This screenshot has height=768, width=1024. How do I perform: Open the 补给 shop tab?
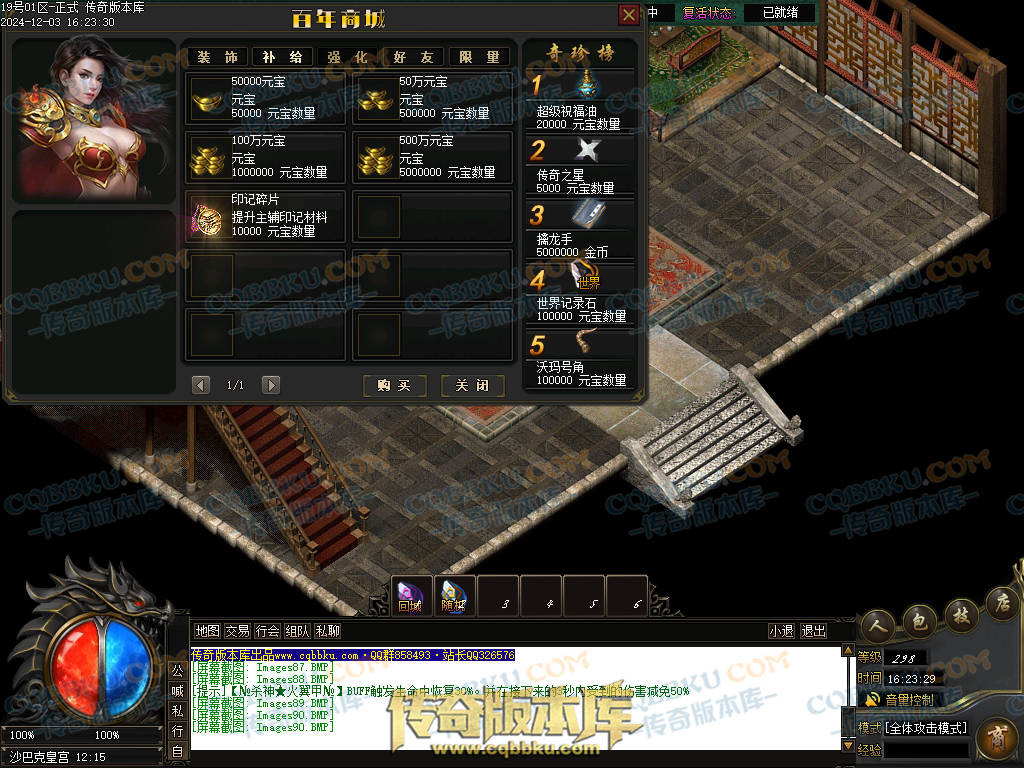coord(282,57)
